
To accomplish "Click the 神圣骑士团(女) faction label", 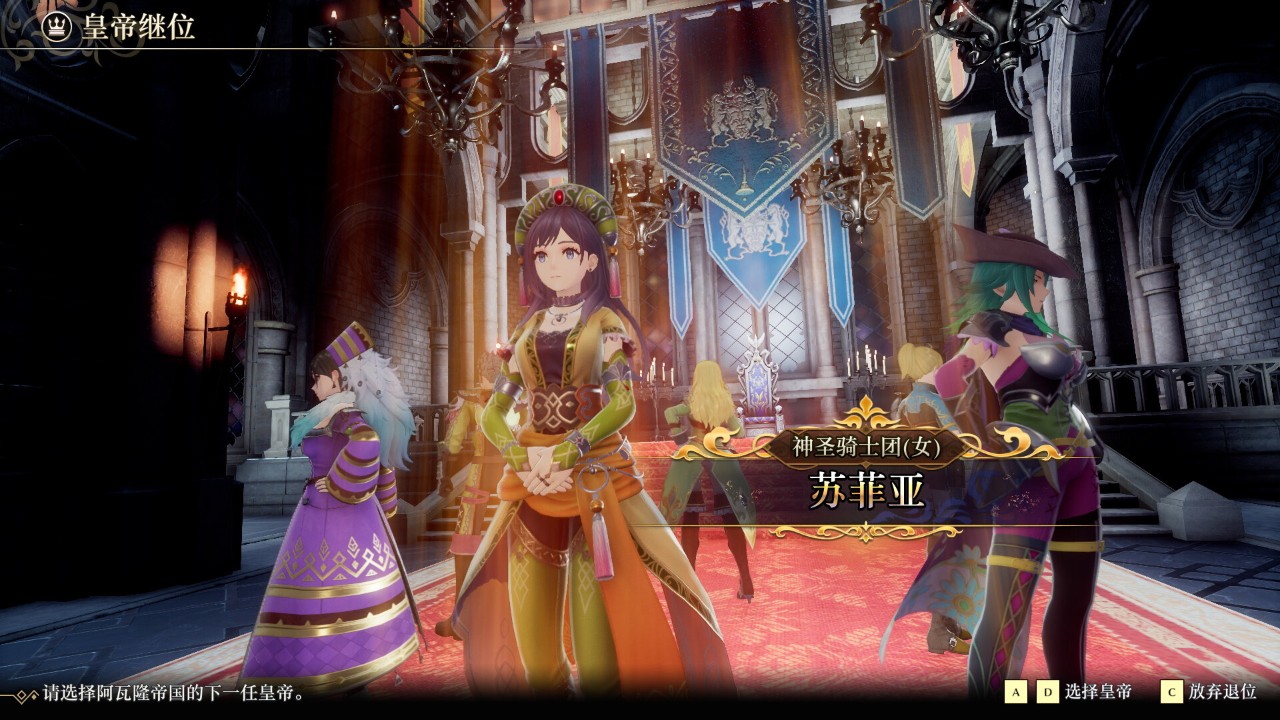I will coord(864,447).
